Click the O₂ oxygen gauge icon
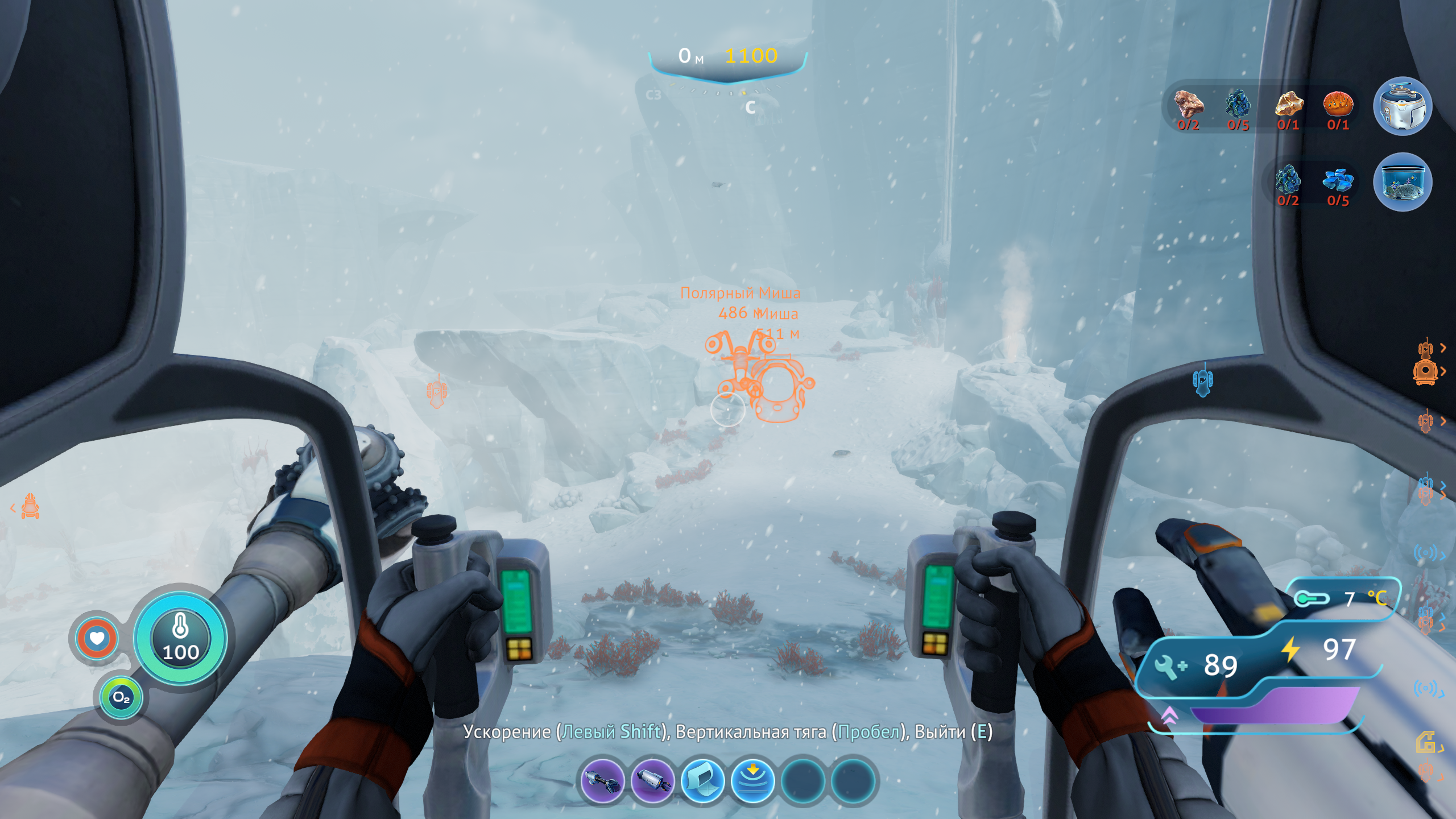 pyautogui.click(x=121, y=697)
